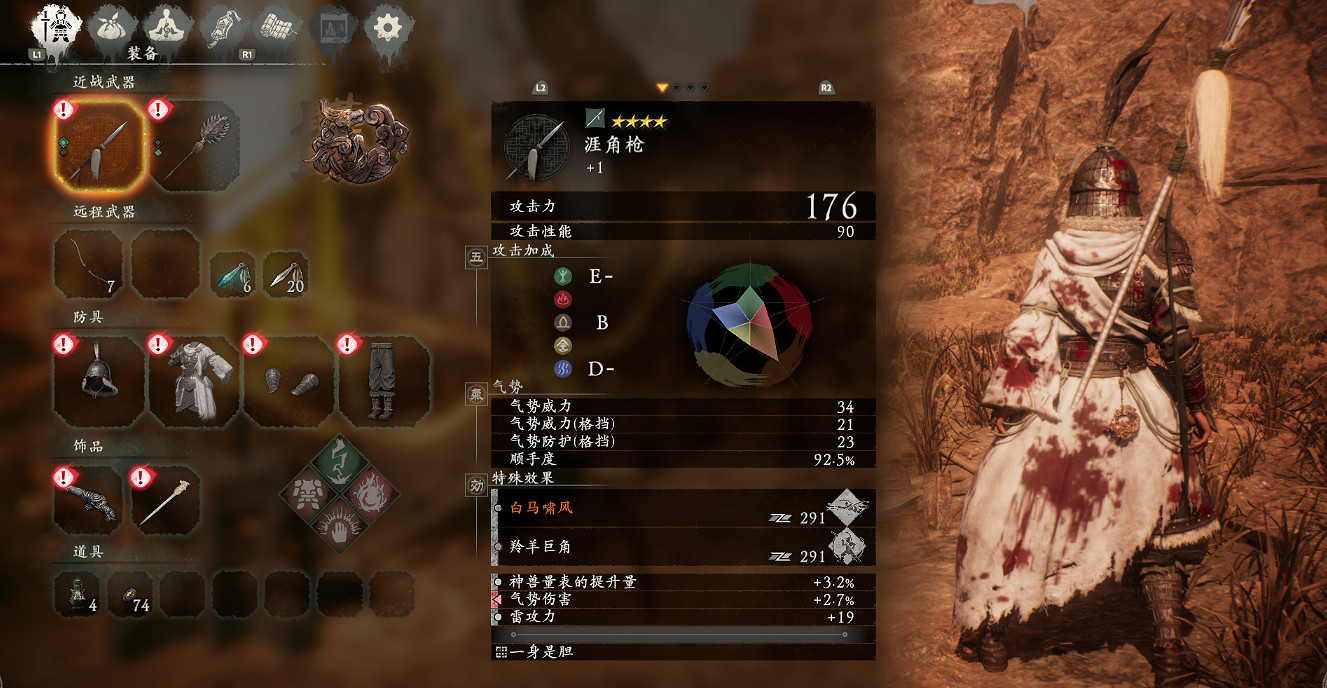This screenshot has width=1327, height=688.
Task: Select the bow ranged weapon slot
Action: (x=88, y=264)
